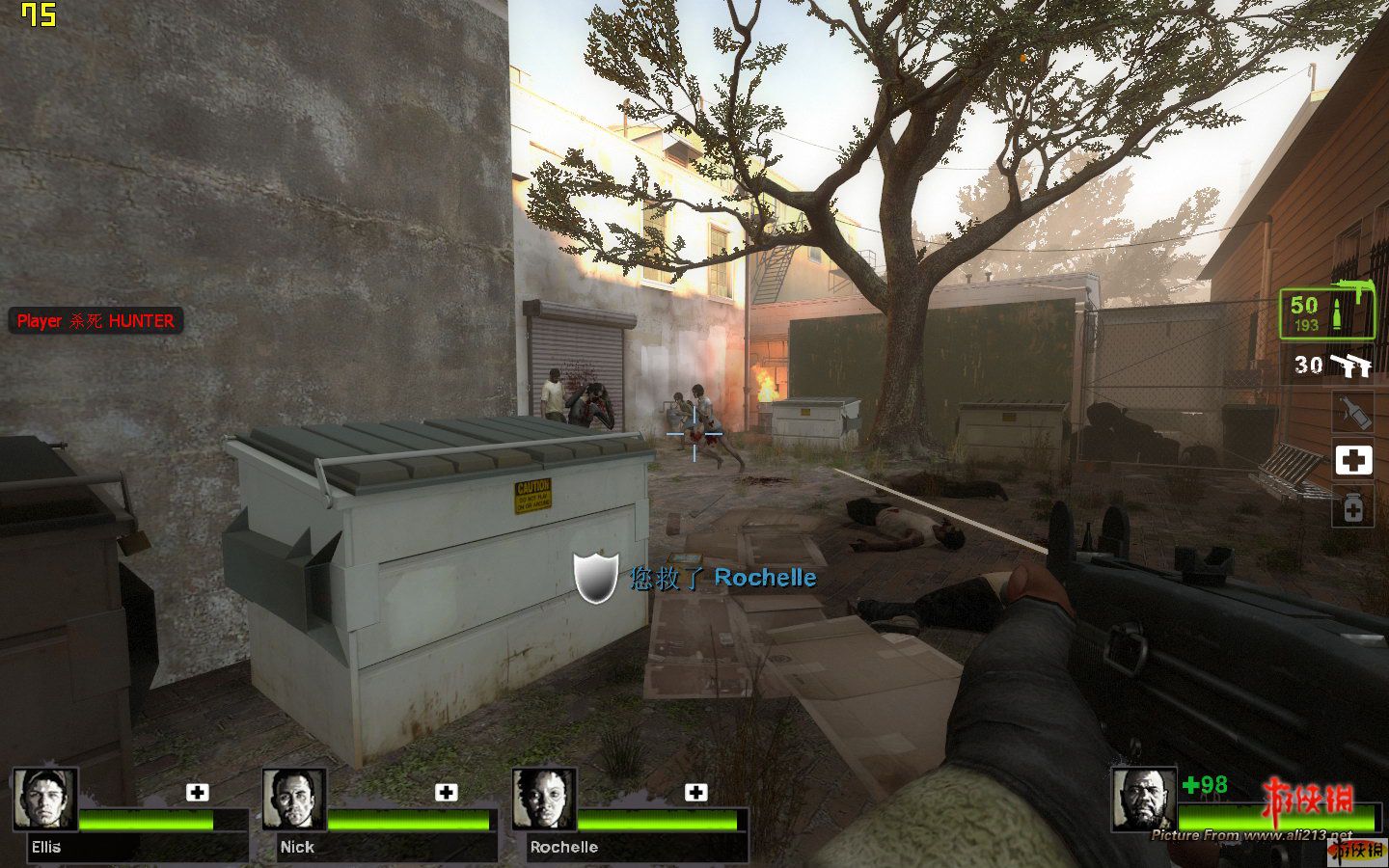Select the first aid kit slot

point(1353,461)
